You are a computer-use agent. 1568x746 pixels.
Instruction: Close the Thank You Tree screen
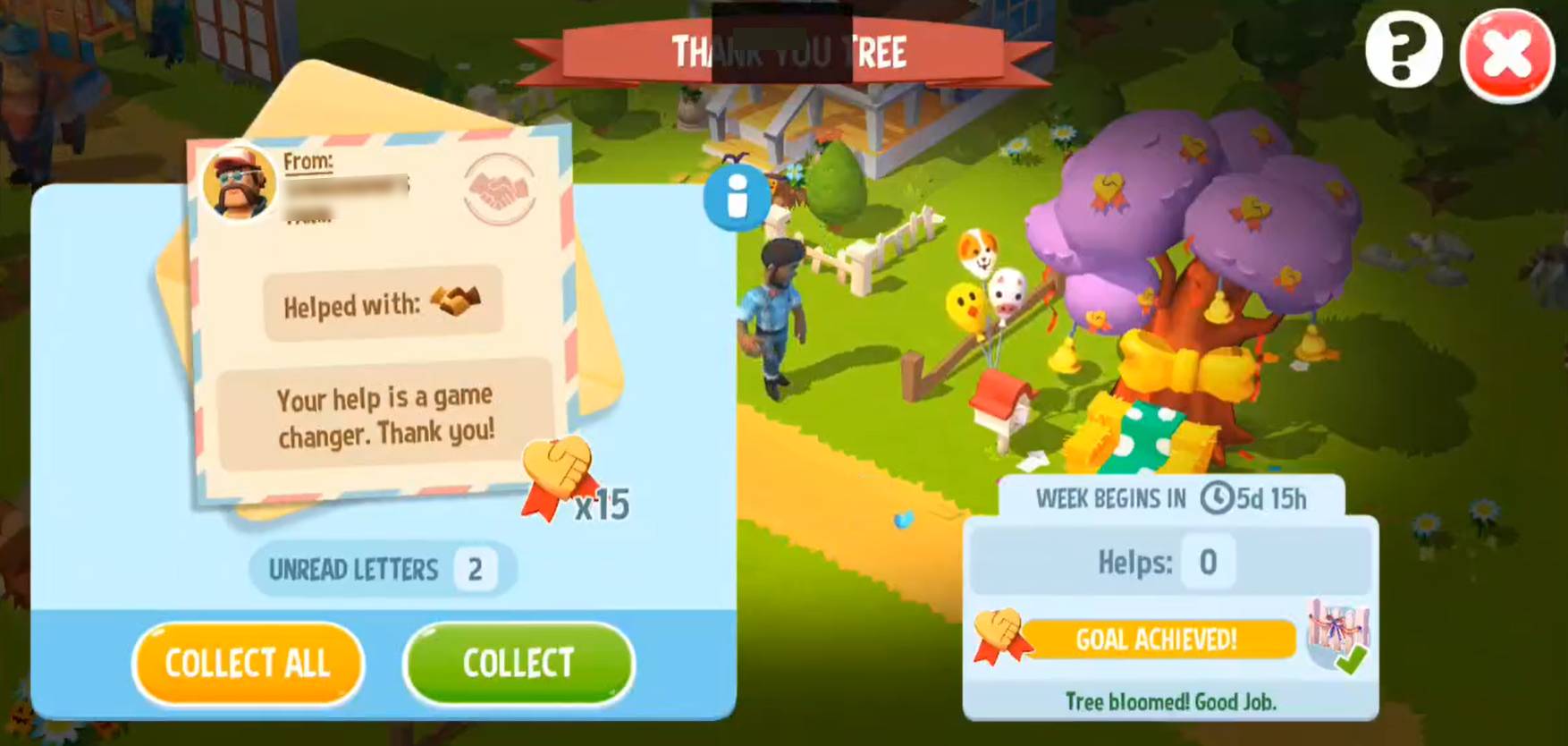click(x=1506, y=55)
